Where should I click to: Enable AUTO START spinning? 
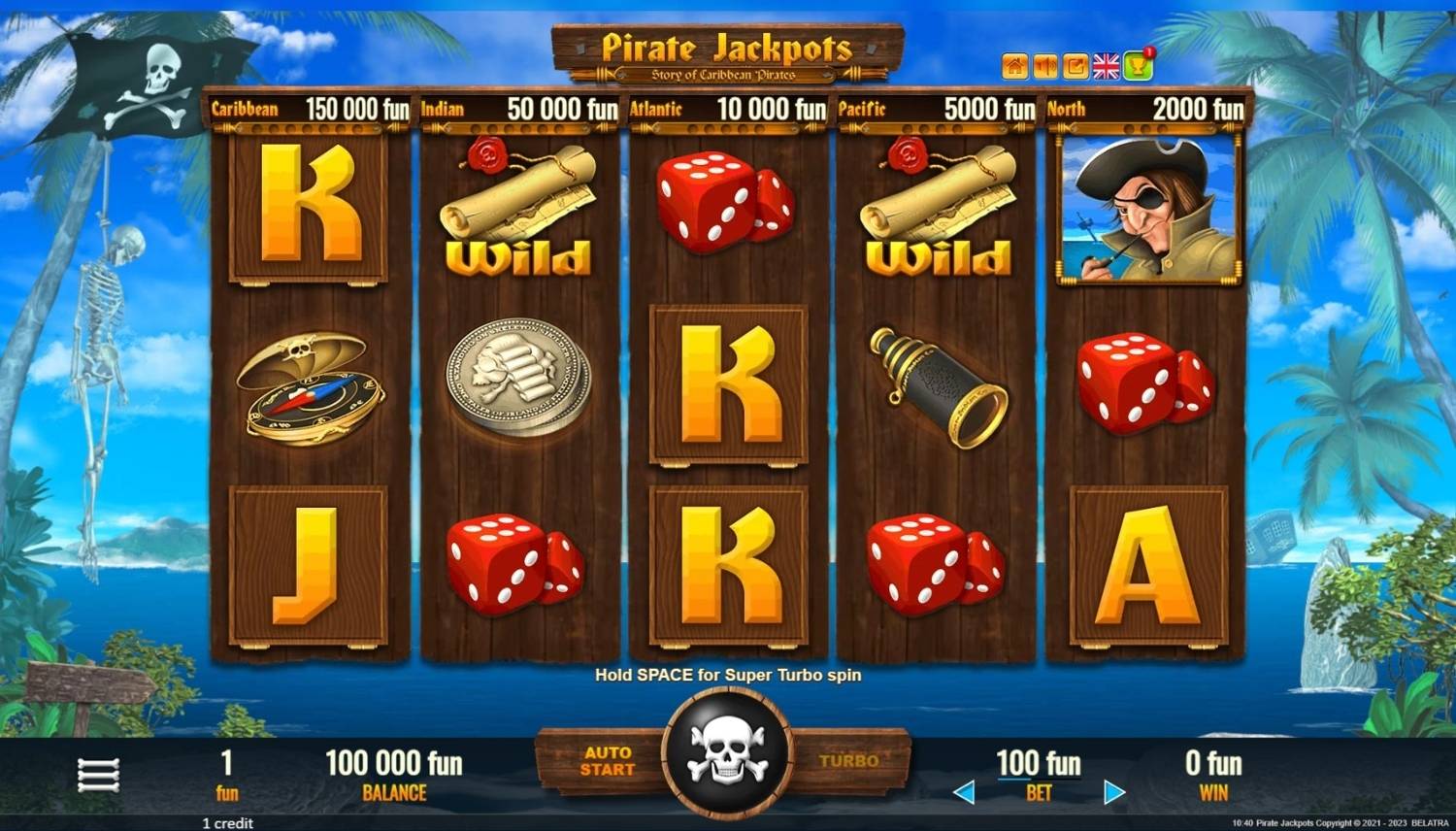(609, 761)
